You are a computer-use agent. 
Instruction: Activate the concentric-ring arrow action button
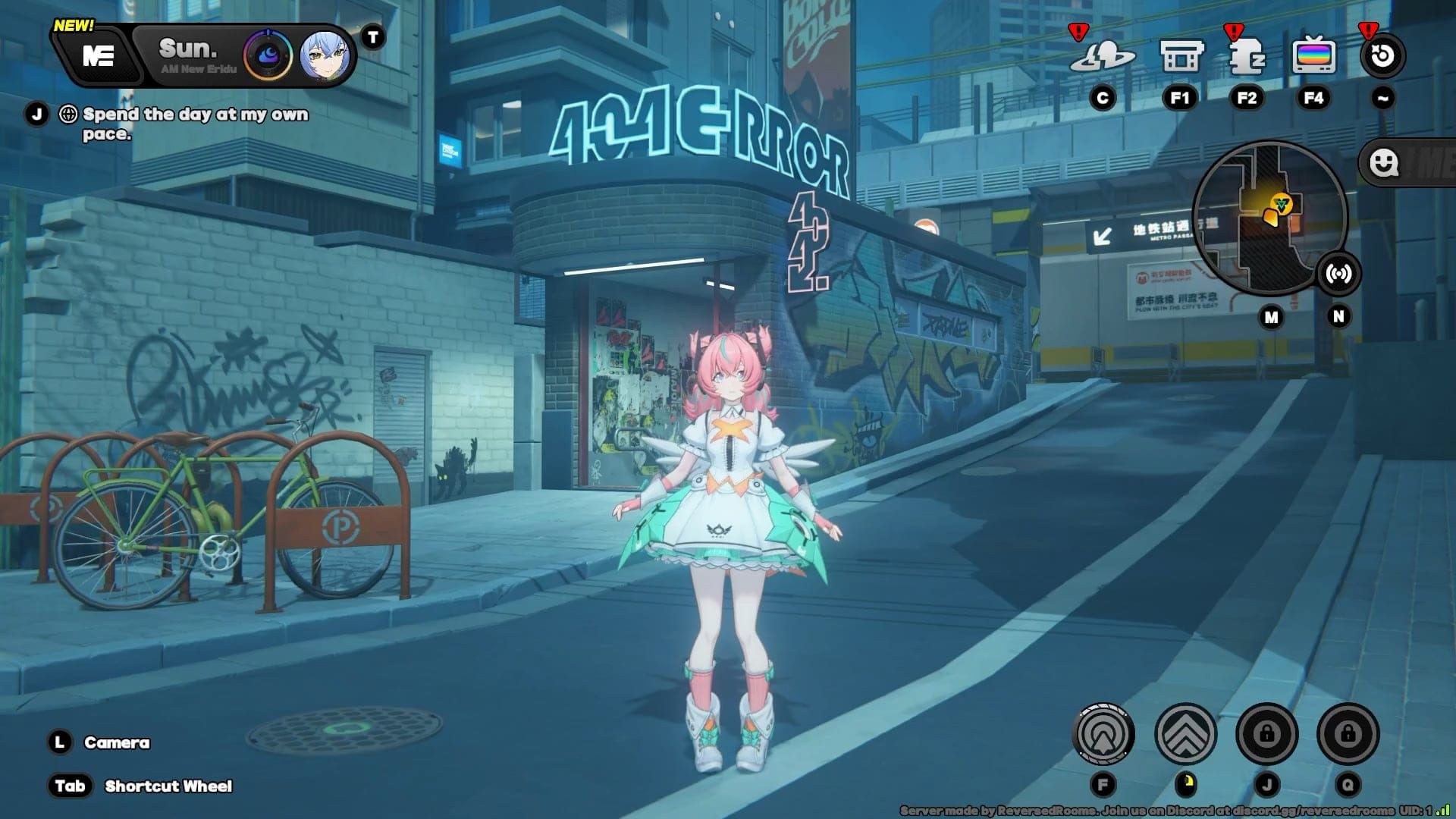tap(1103, 734)
